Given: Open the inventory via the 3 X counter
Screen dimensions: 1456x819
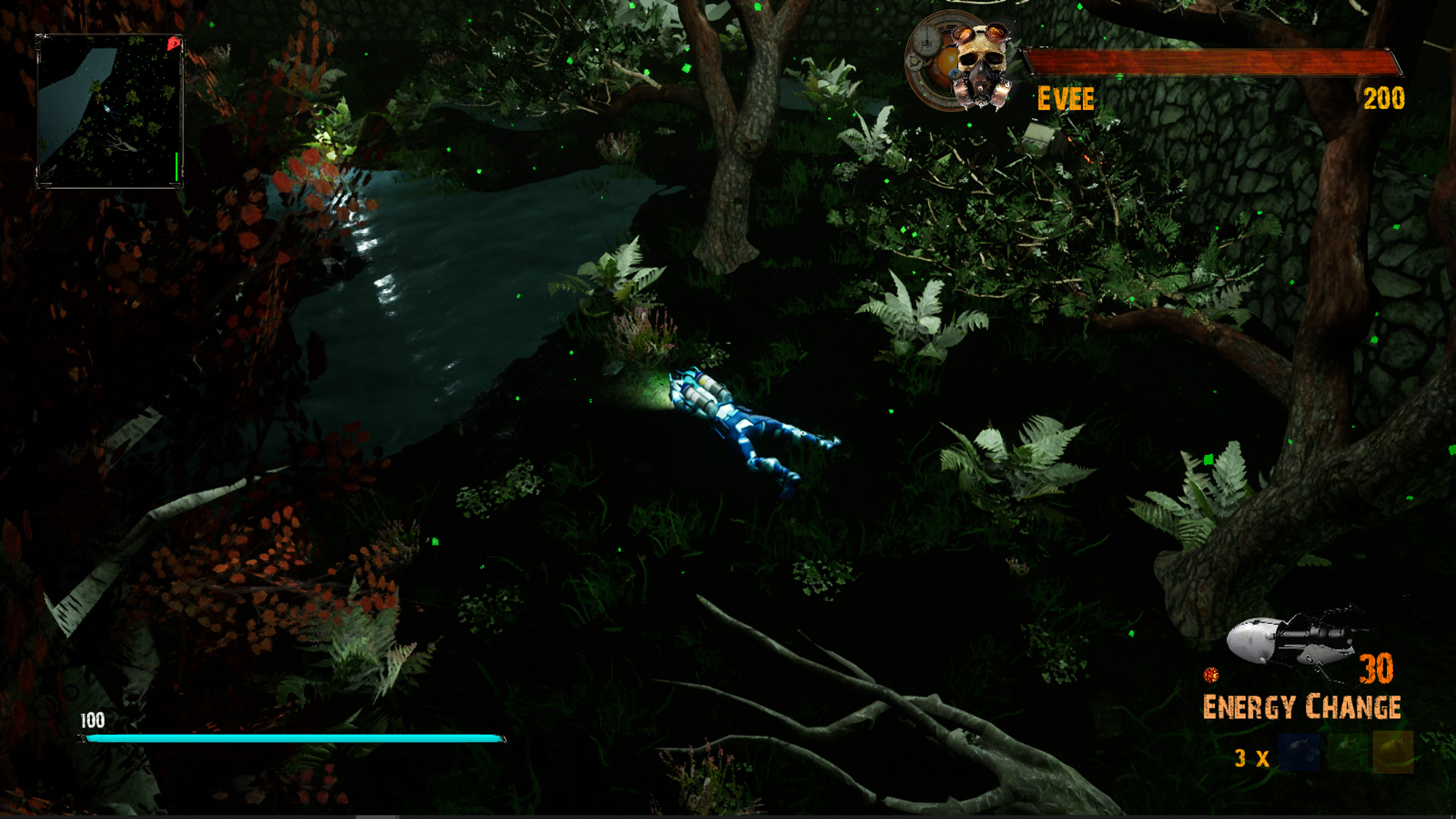Looking at the screenshot, I should [1251, 758].
